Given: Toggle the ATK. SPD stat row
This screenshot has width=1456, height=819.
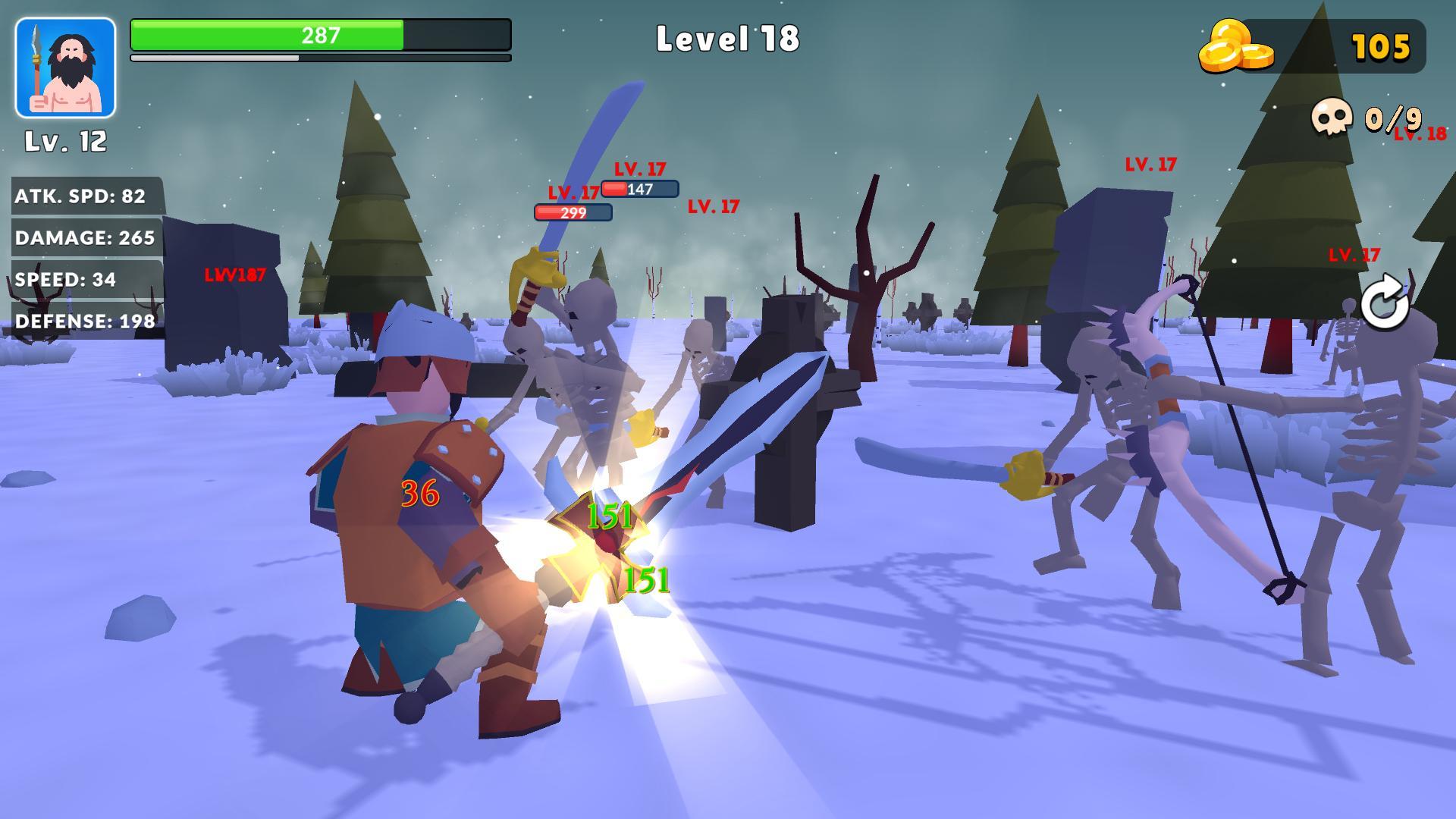Looking at the screenshot, I should (82, 195).
